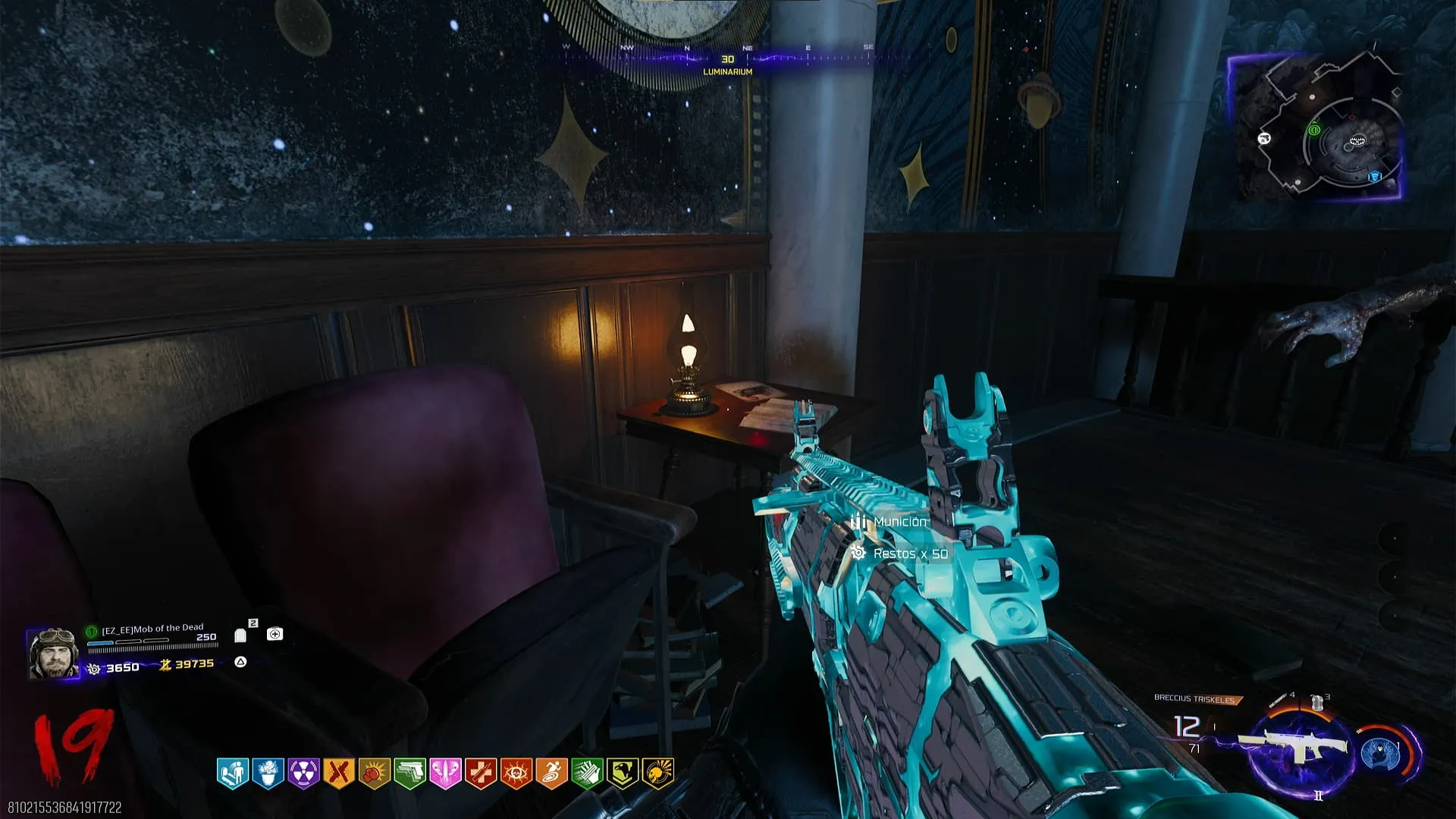Viewport: 1456px width, 819px height.
Task: Choose the yellow crossed pistols perk icon
Action: (x=338, y=773)
